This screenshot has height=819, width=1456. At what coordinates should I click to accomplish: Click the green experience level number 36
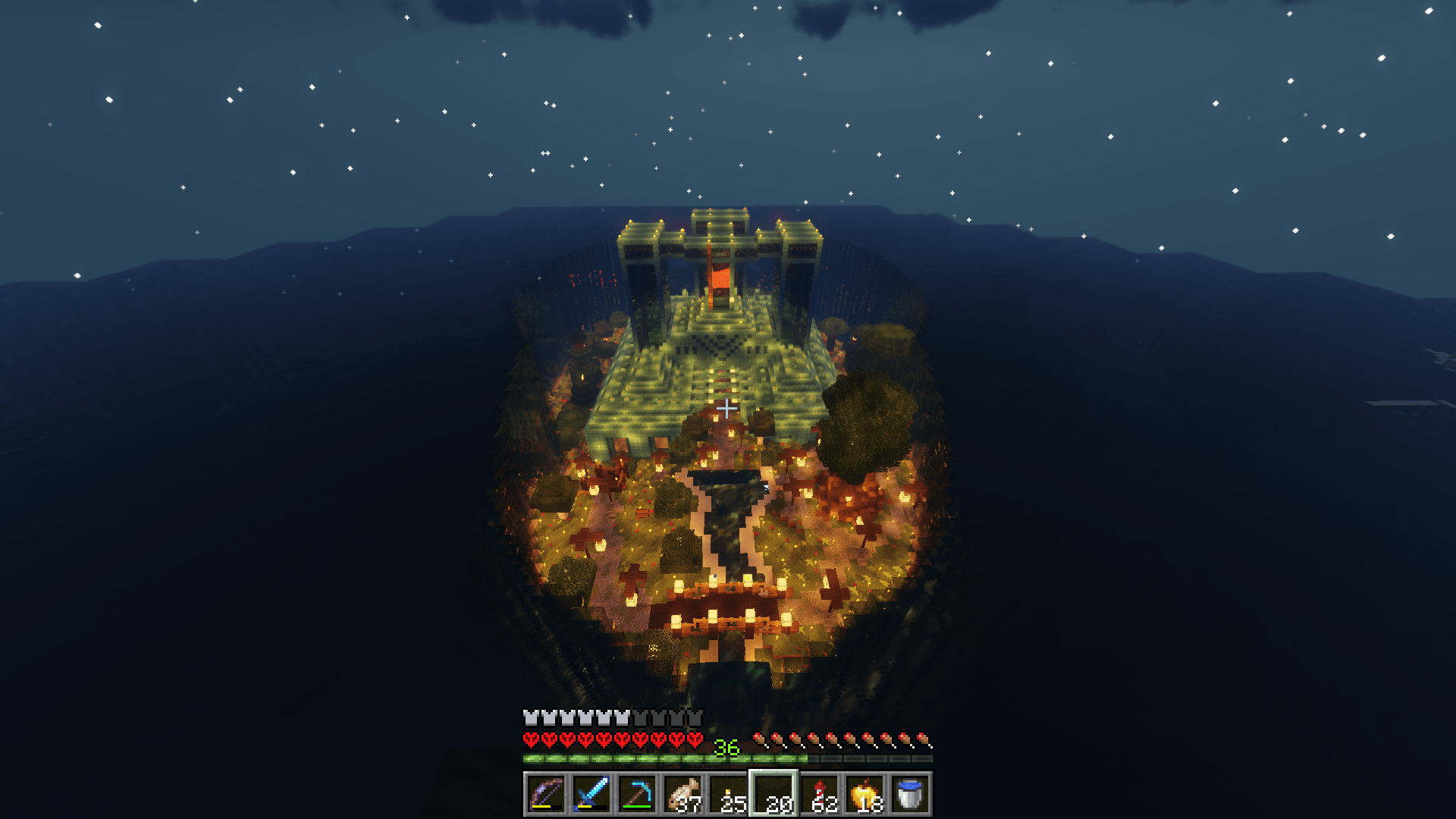(x=726, y=746)
